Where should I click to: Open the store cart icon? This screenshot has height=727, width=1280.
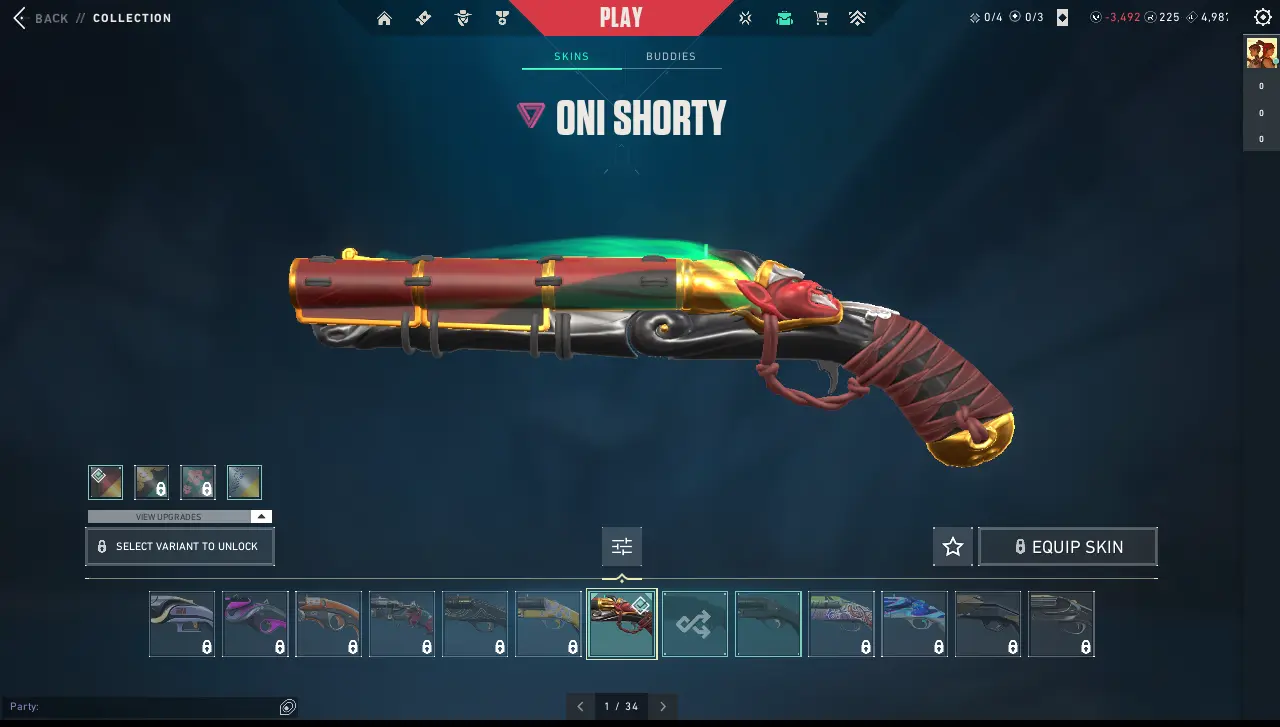tap(821, 18)
